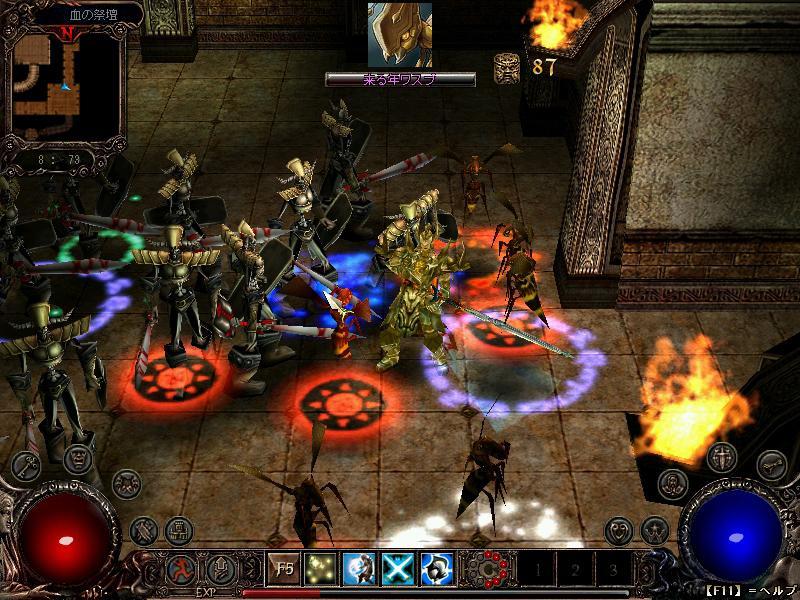Image resolution: width=800 pixels, height=600 pixels.
Task: Select the wasp enemy target portrait
Action: (399, 34)
